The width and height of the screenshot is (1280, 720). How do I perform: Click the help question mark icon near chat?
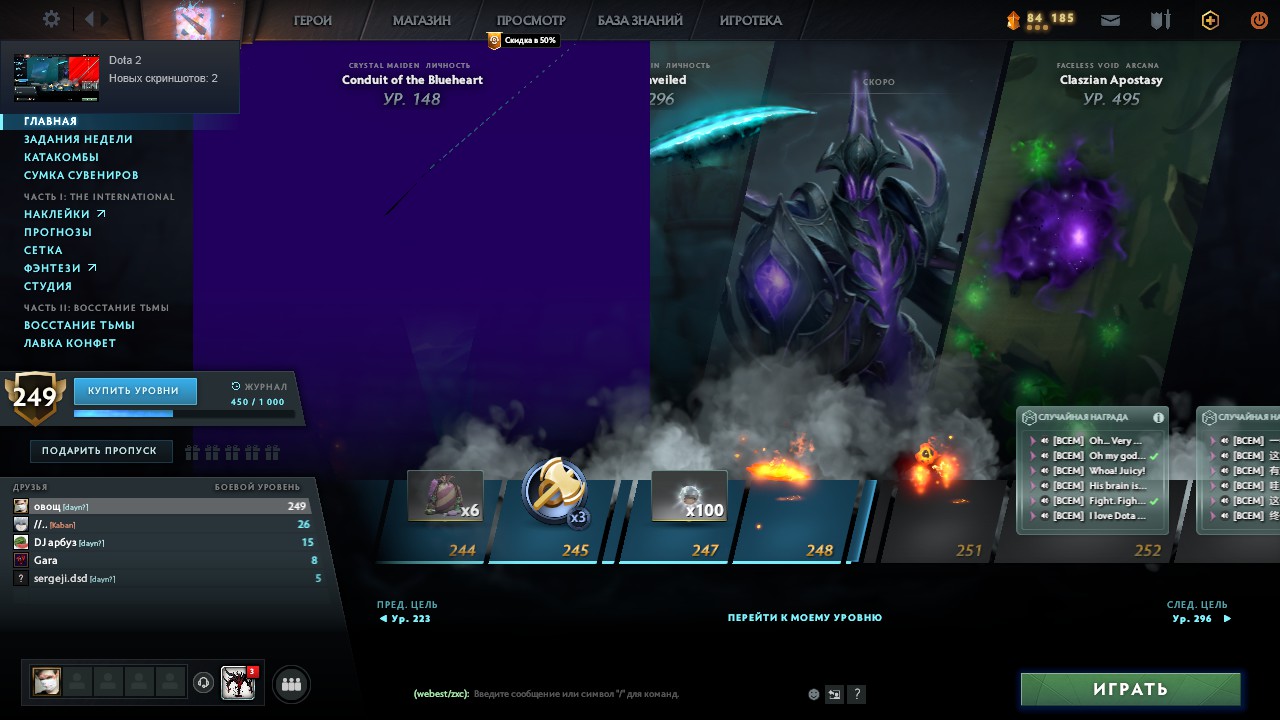coord(857,694)
